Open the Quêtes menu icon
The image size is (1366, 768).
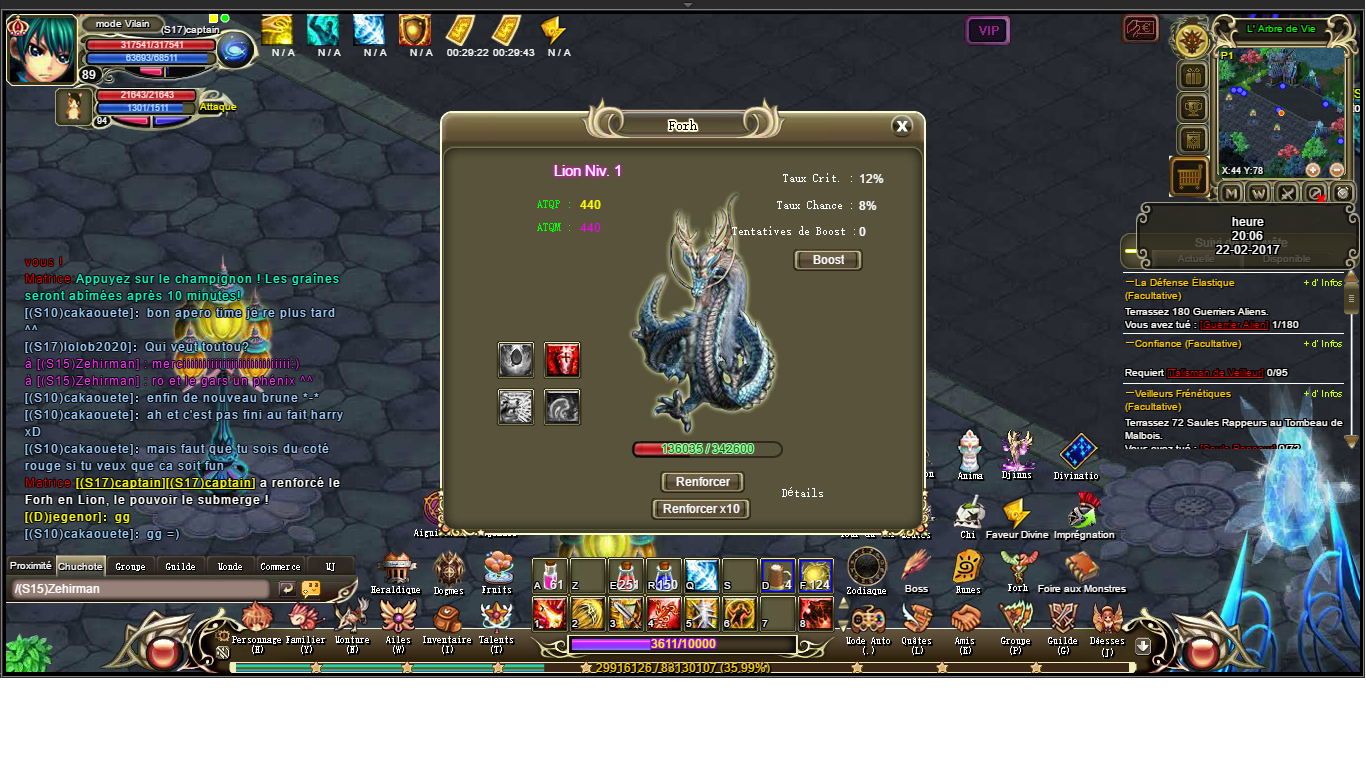(x=916, y=620)
